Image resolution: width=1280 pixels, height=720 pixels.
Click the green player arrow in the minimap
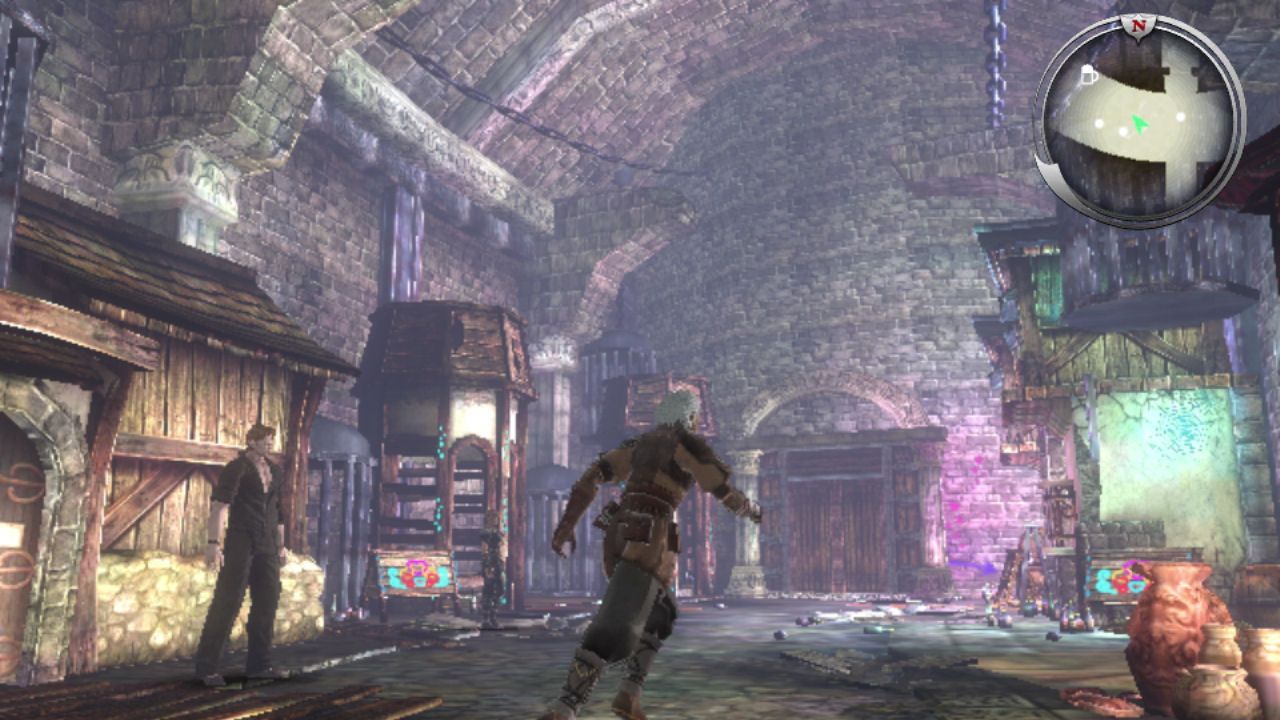pos(1140,124)
